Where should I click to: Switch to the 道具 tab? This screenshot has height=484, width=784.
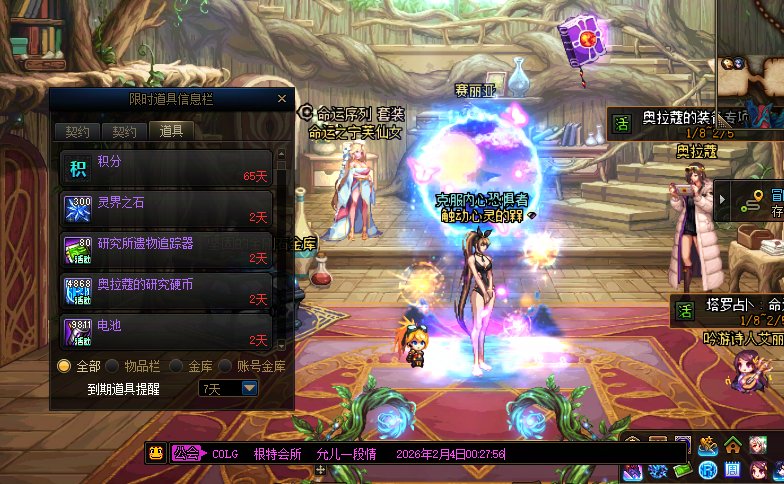pos(172,131)
